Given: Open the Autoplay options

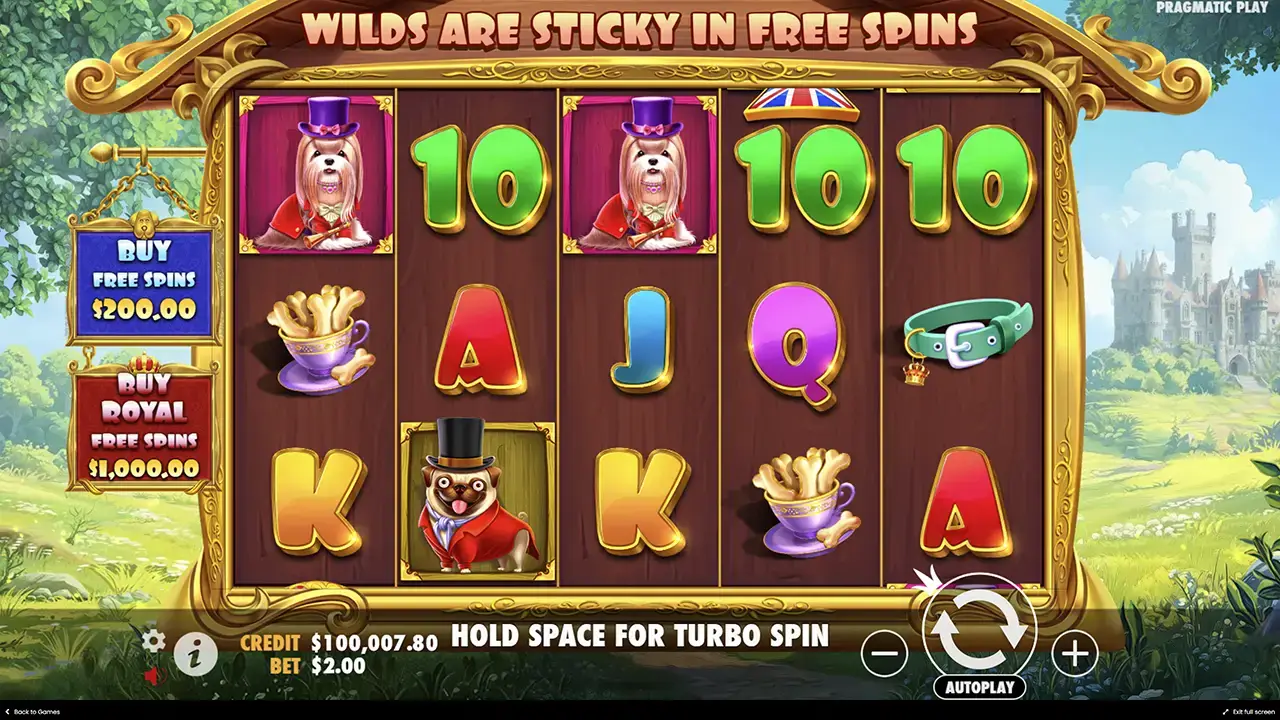Looking at the screenshot, I should [x=979, y=687].
